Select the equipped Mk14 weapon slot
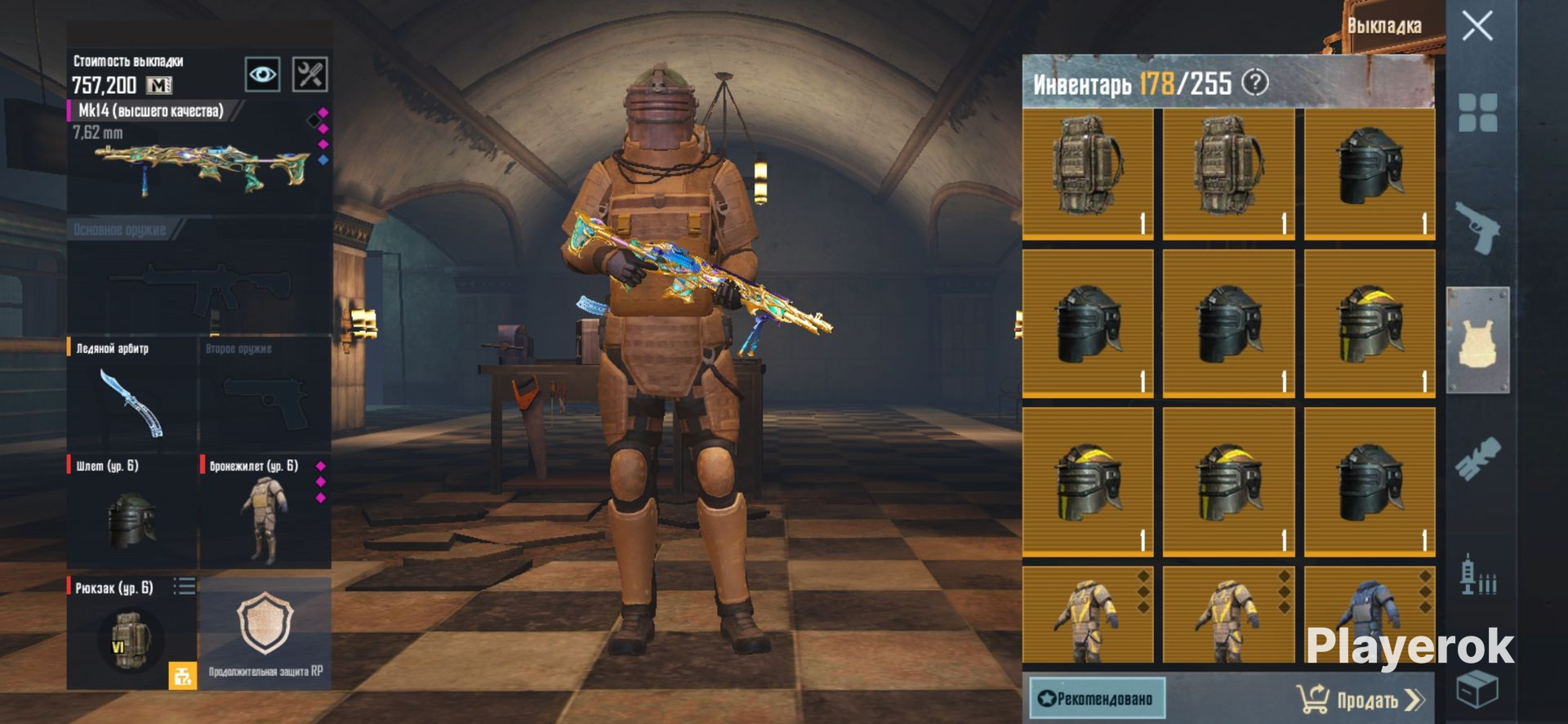The image size is (1568, 724). pos(199,155)
